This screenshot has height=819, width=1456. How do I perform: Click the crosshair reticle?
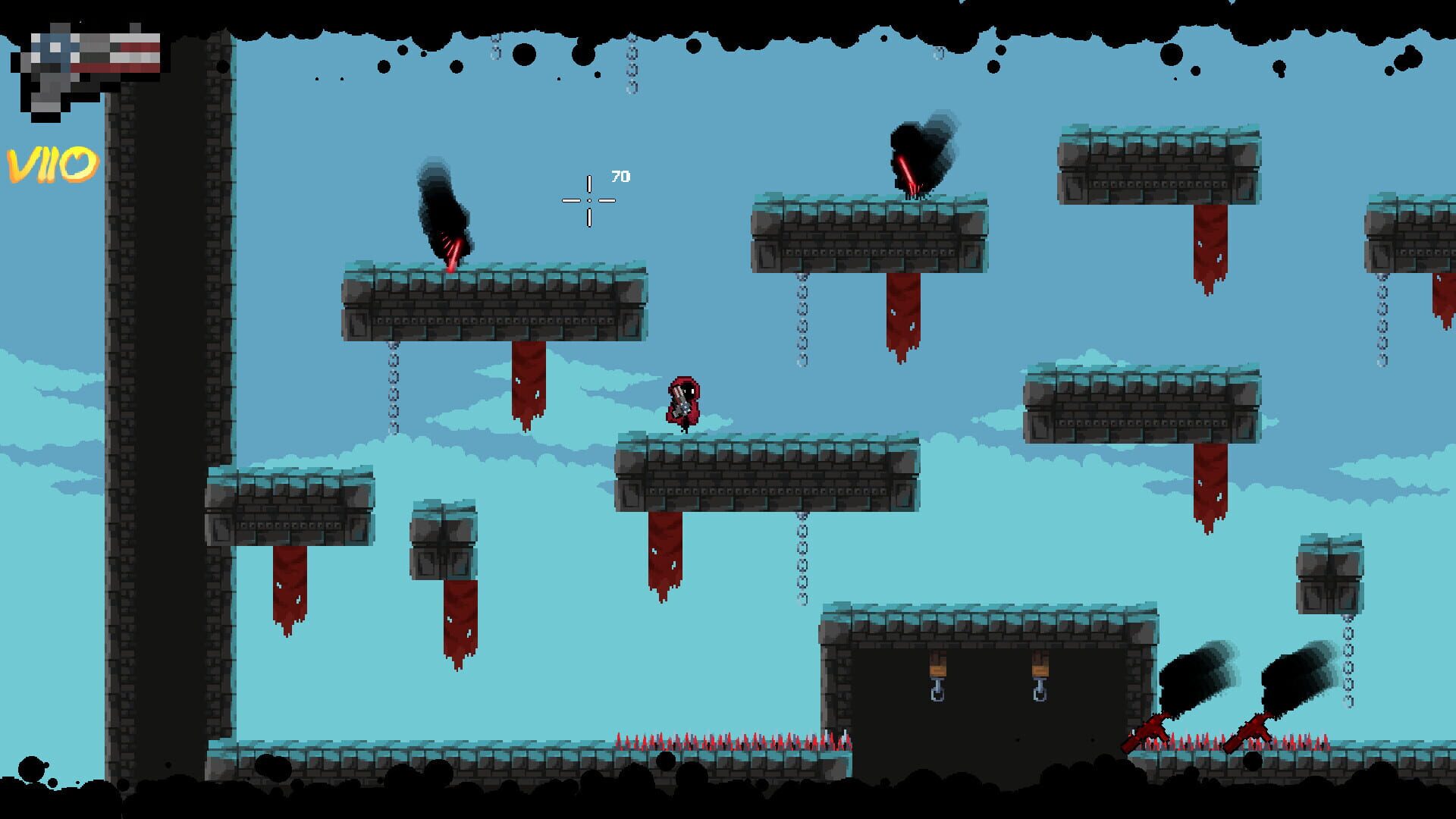[589, 199]
